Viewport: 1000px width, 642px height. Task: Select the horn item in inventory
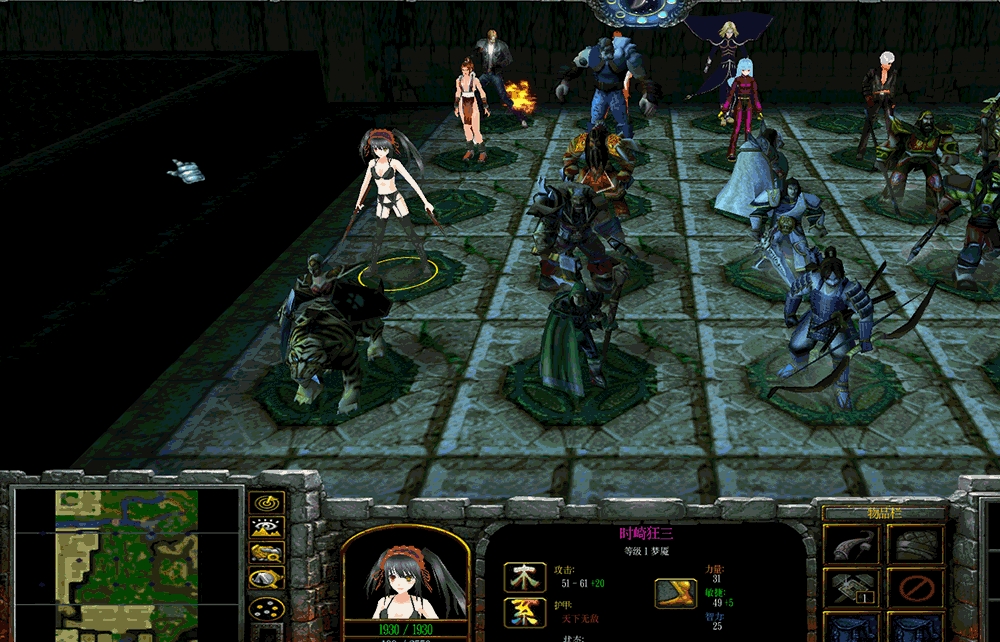pos(851,546)
